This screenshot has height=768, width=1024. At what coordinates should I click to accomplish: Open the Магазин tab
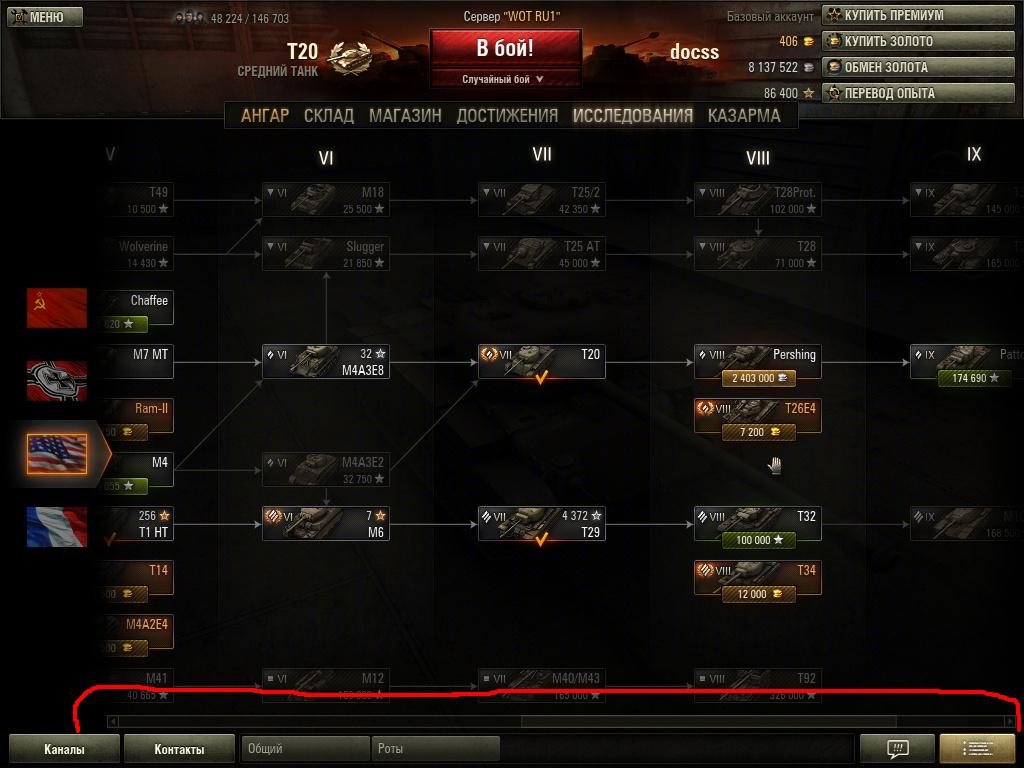[405, 115]
